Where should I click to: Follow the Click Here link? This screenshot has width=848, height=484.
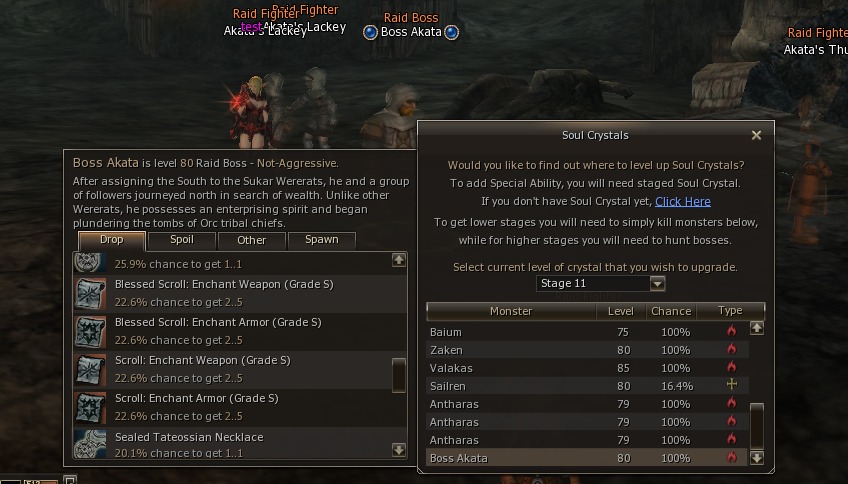point(683,201)
